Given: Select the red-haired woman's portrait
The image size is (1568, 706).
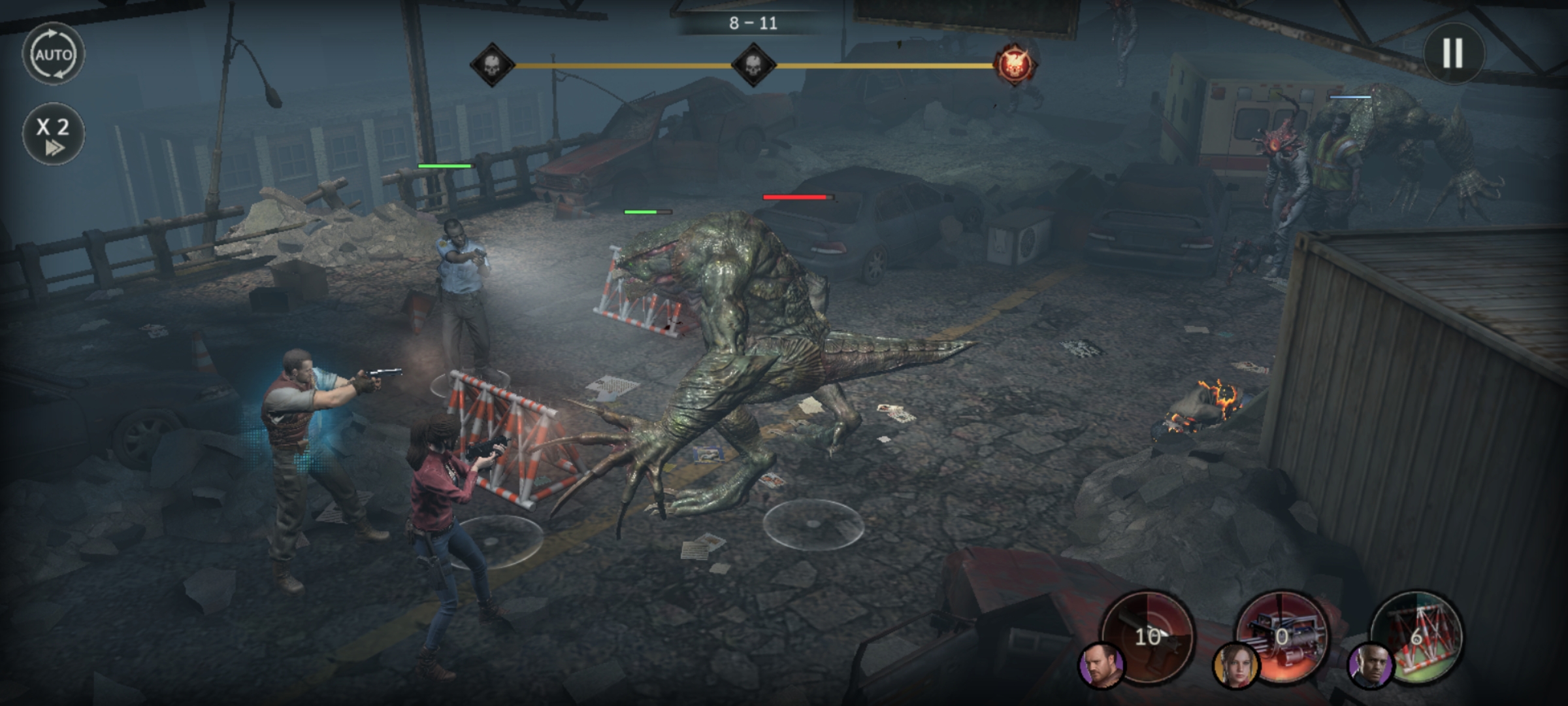Looking at the screenshot, I should [1235, 667].
